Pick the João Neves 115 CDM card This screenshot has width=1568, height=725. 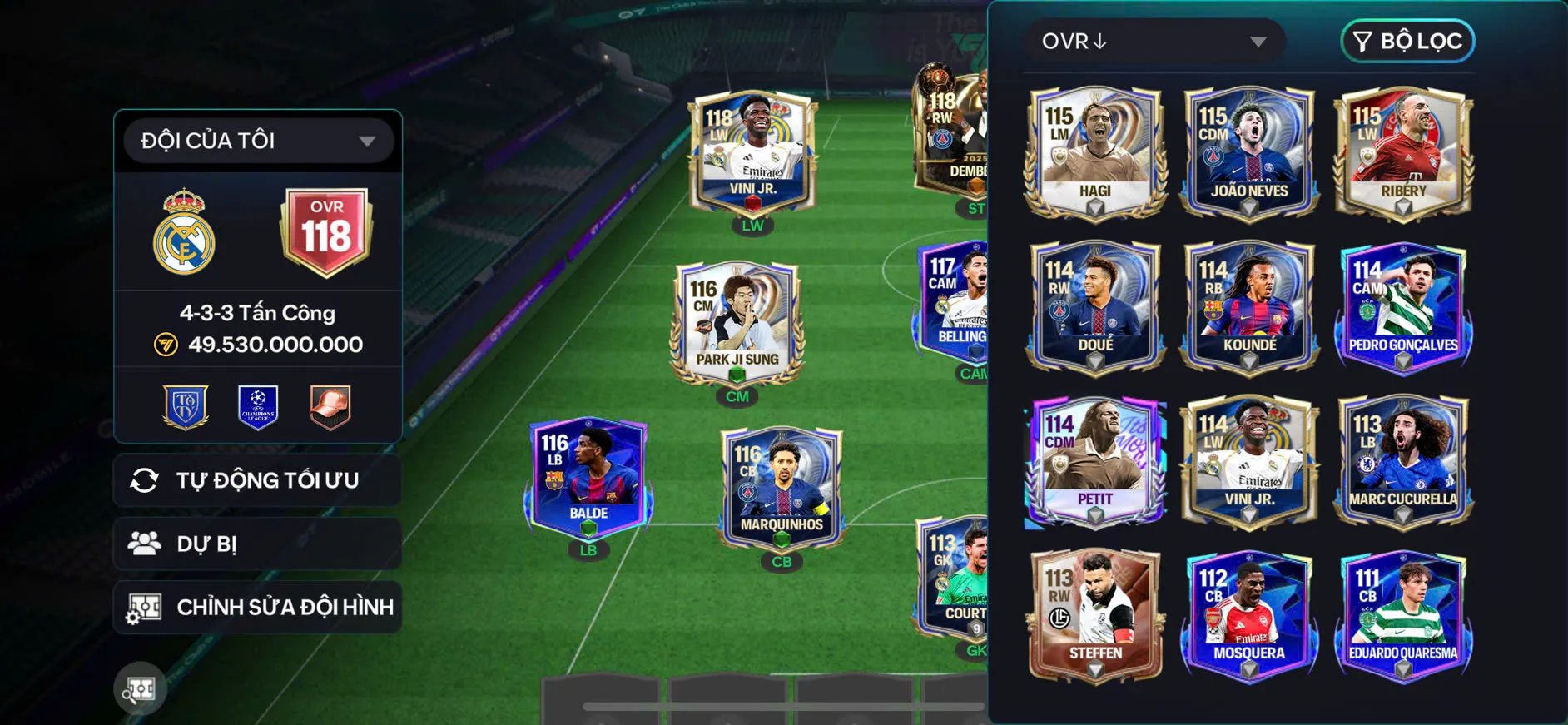point(1248,153)
